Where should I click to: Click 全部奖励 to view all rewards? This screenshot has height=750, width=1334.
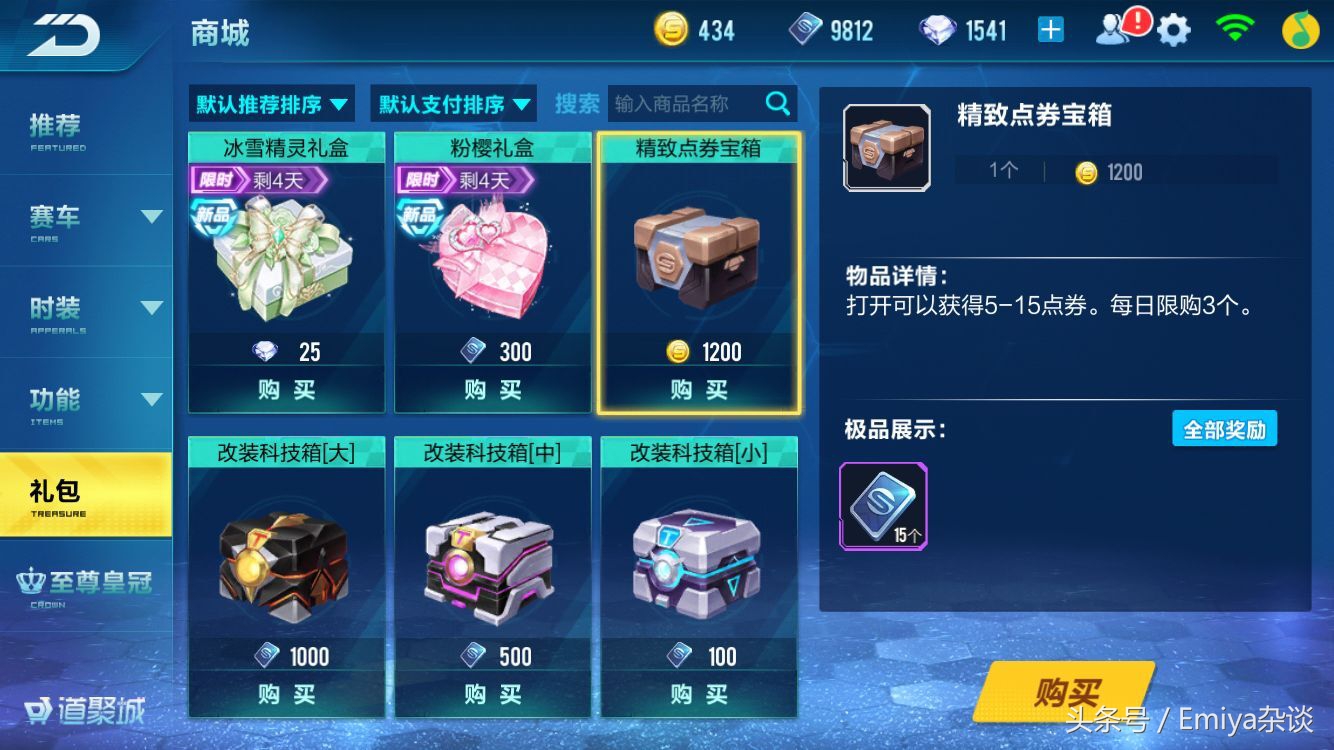[1227, 428]
